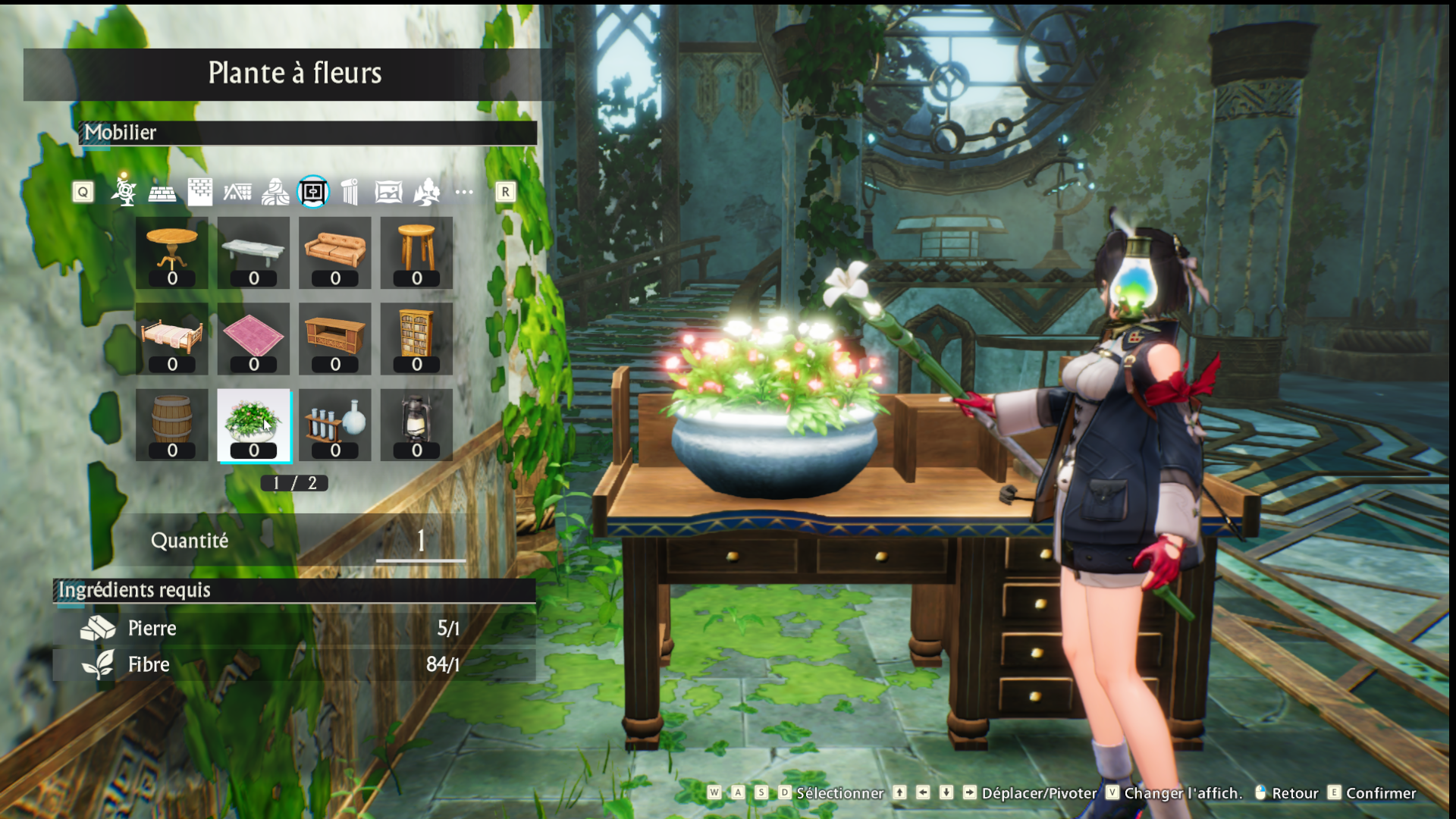1456x819 pixels.
Task: Select the wooden barrel item
Action: 172,425
